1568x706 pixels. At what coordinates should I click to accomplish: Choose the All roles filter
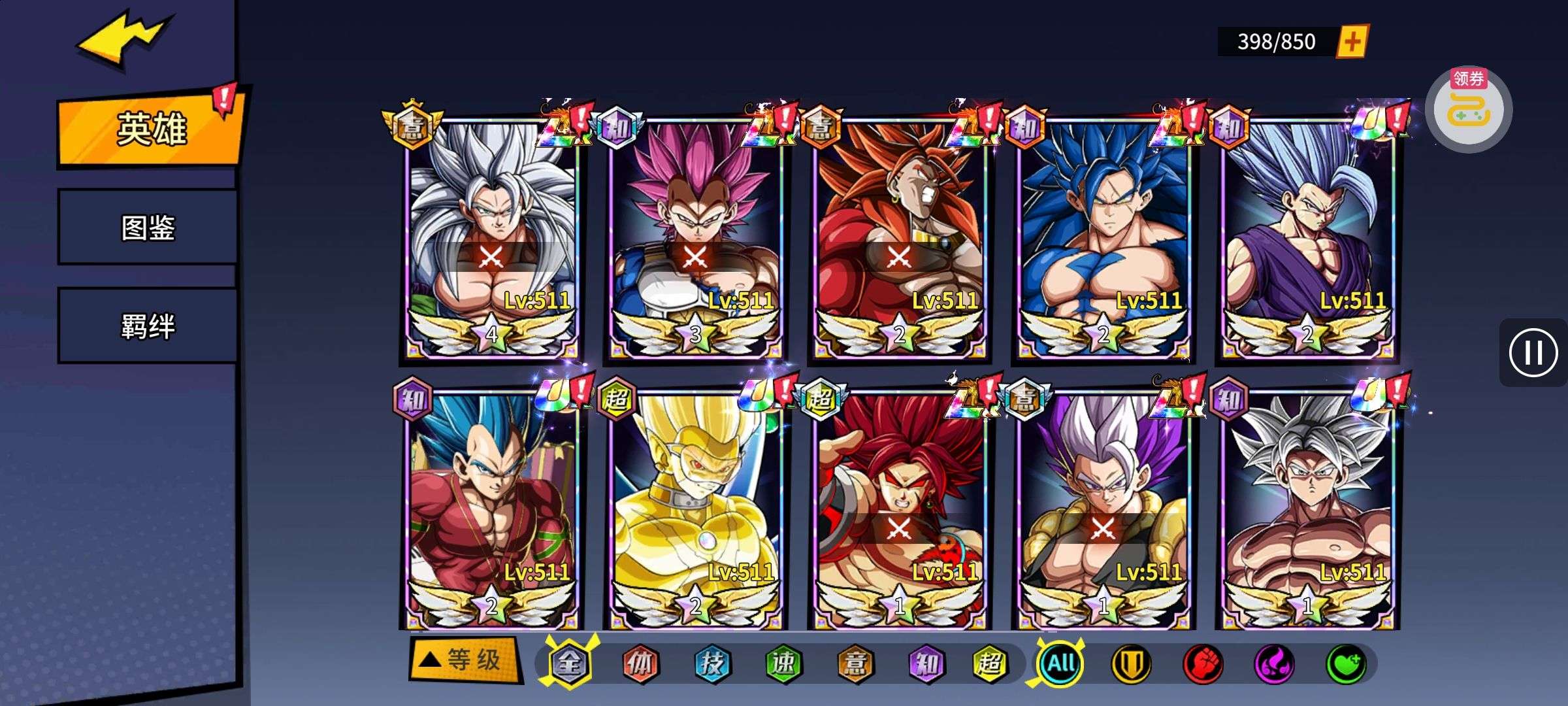click(x=1061, y=664)
